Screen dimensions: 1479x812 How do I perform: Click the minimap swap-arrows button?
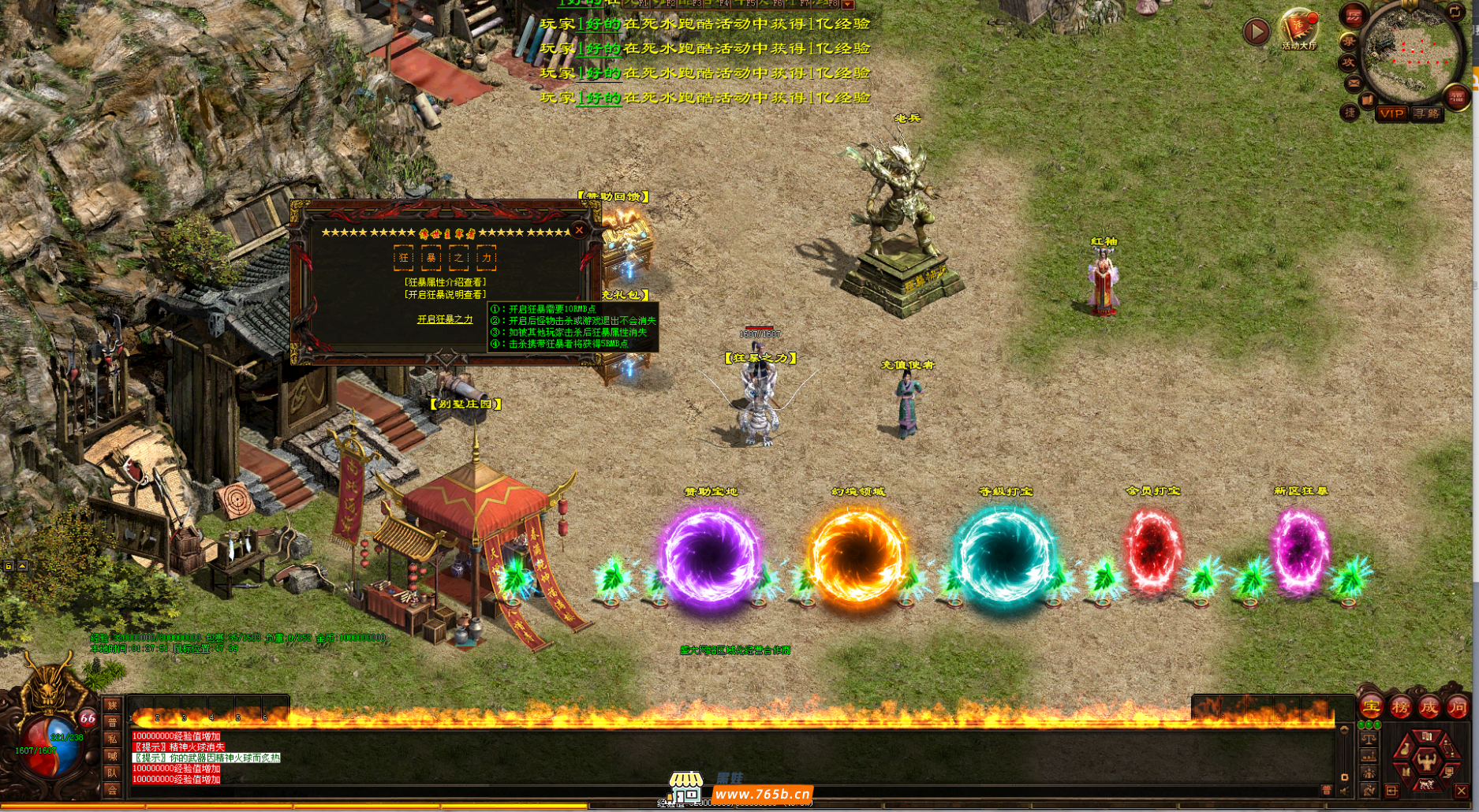click(1456, 12)
